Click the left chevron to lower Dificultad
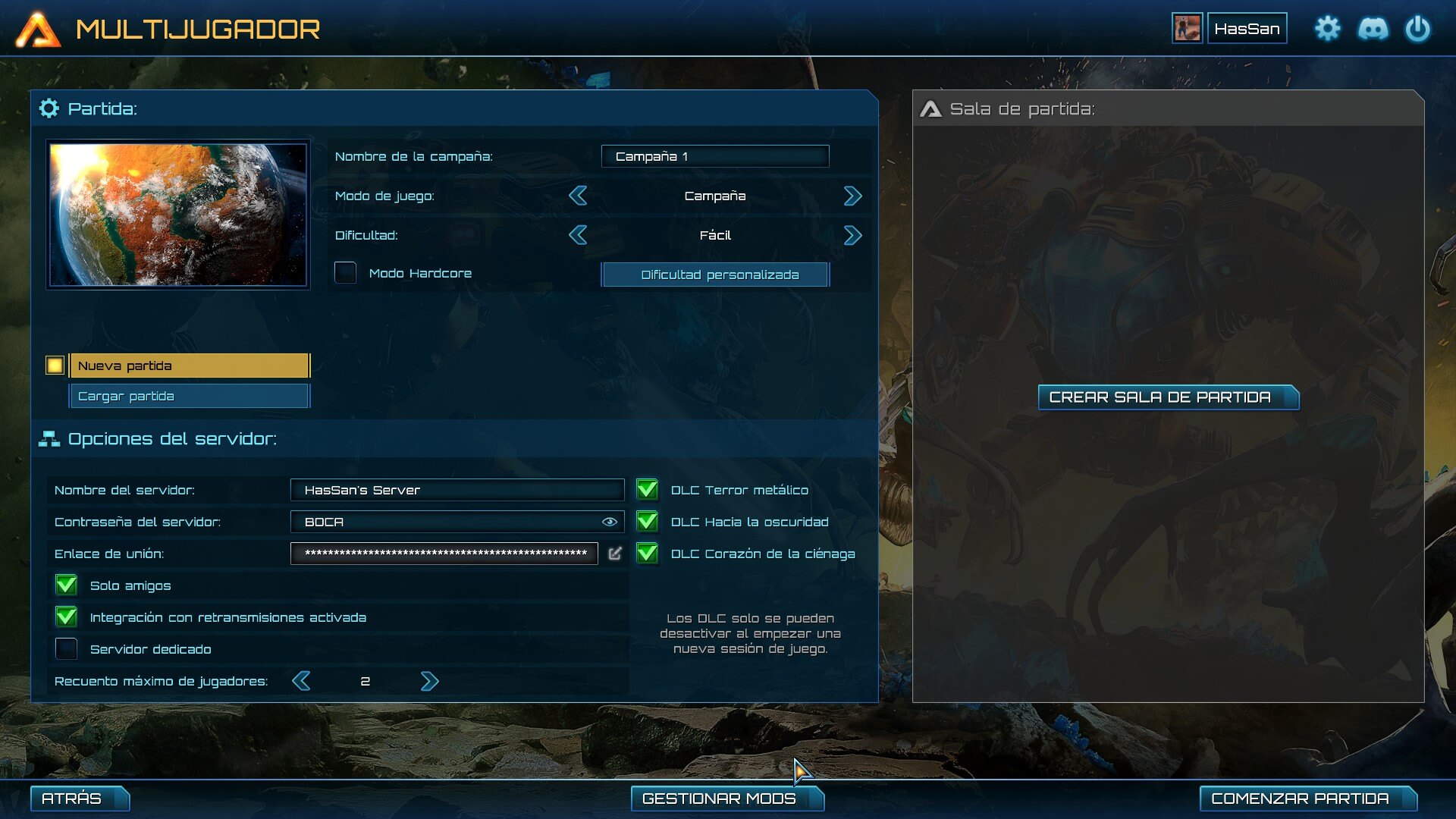1456x819 pixels. (x=578, y=235)
